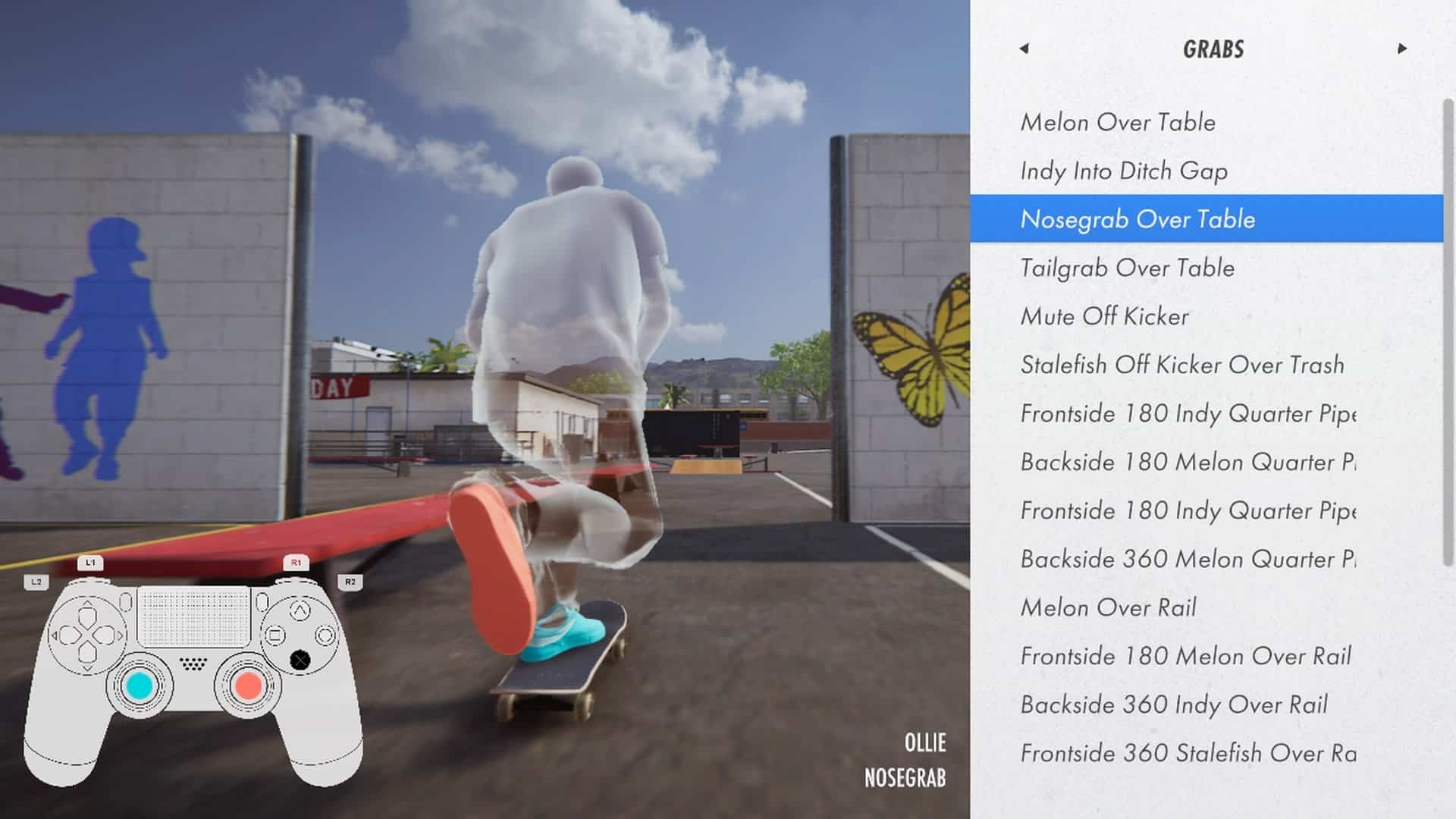The image size is (1456, 819).
Task: Select Stalefish Off Kicker Over Trash
Action: click(1181, 365)
